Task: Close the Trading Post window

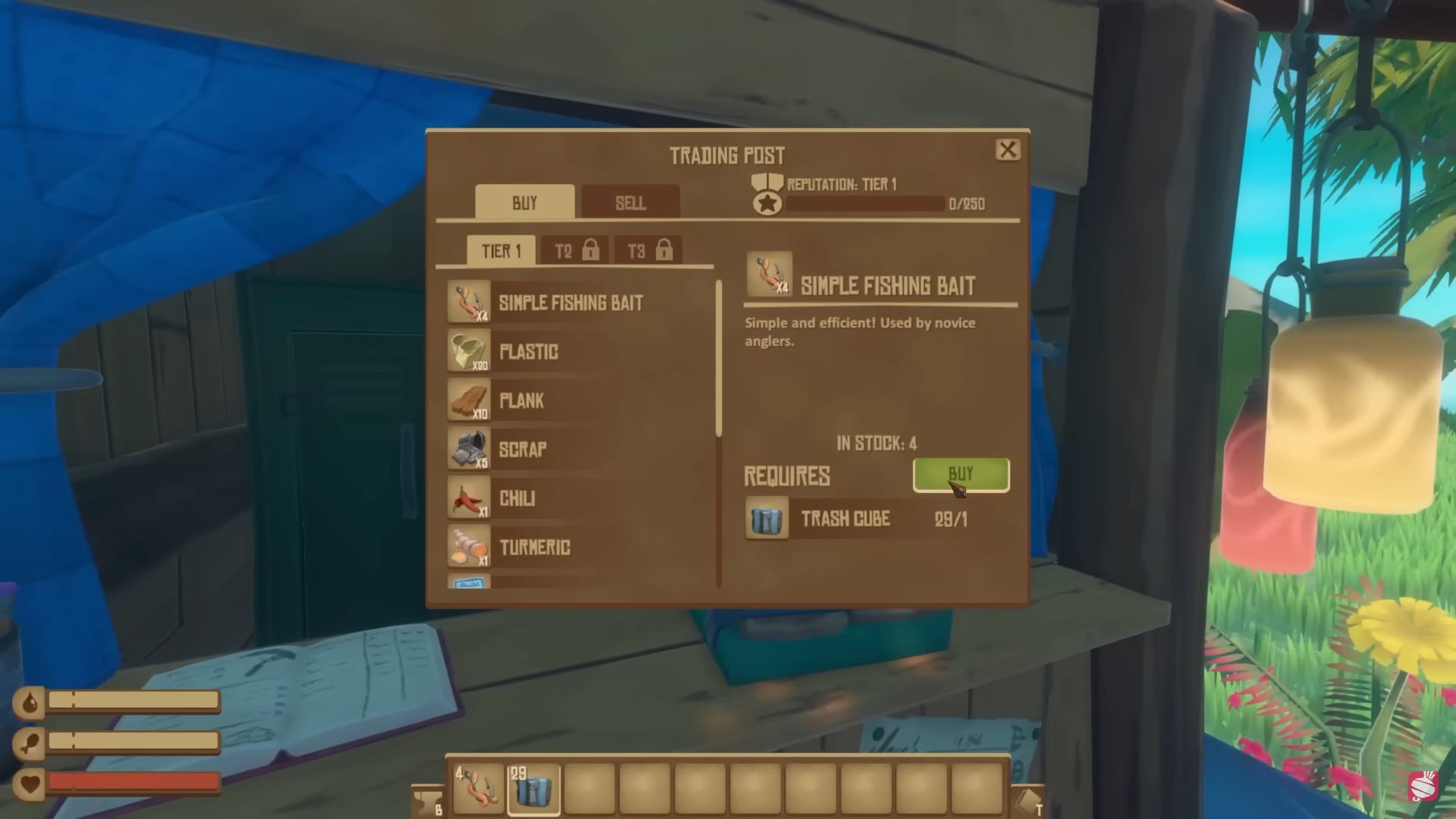Action: pos(1009,149)
